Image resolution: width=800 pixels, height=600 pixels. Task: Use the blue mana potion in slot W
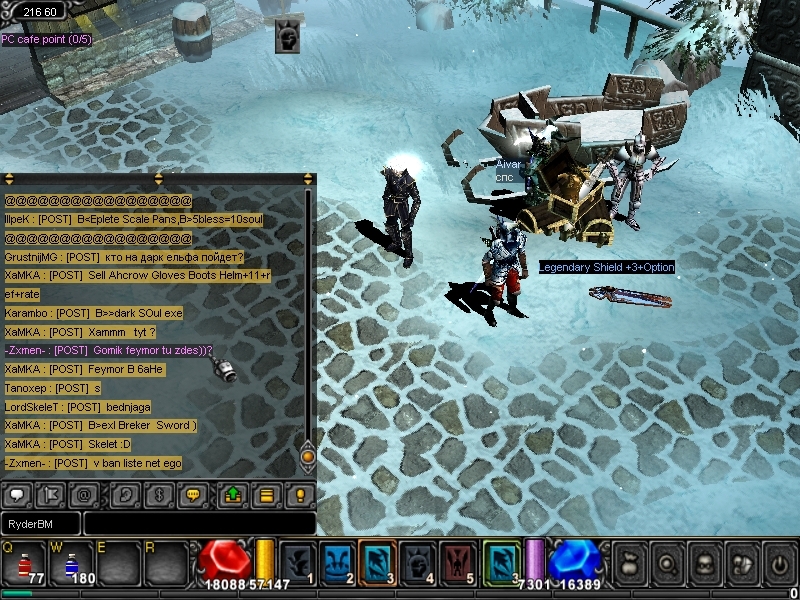72,563
